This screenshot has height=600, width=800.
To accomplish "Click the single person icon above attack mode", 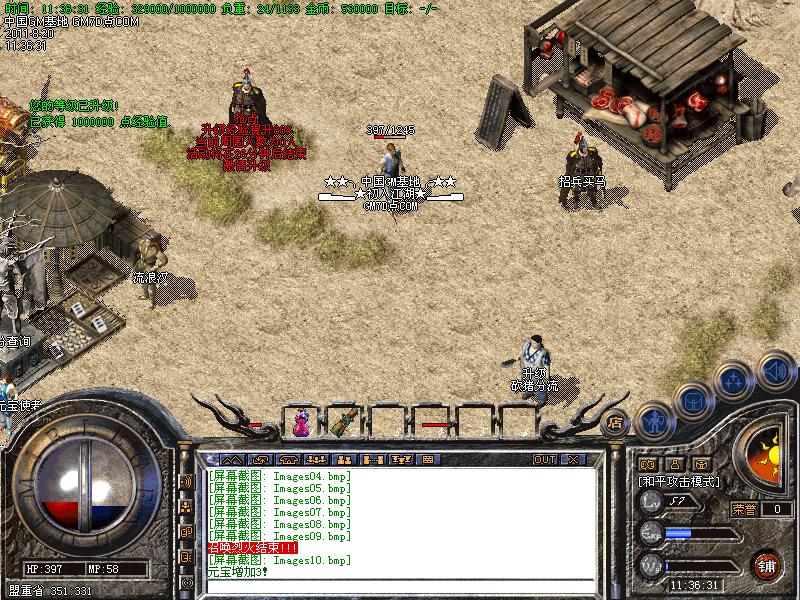I will tap(675, 463).
